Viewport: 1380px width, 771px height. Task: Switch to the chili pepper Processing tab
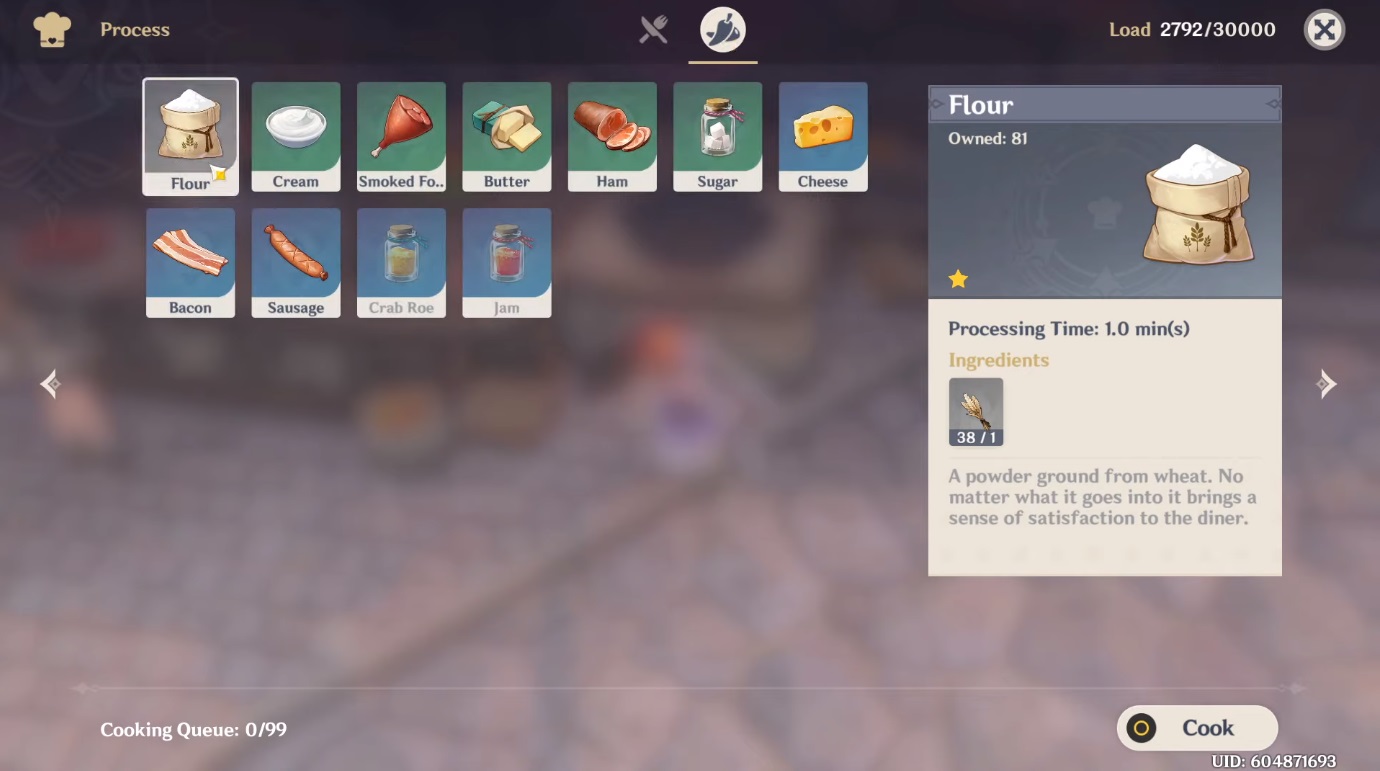[x=722, y=29]
